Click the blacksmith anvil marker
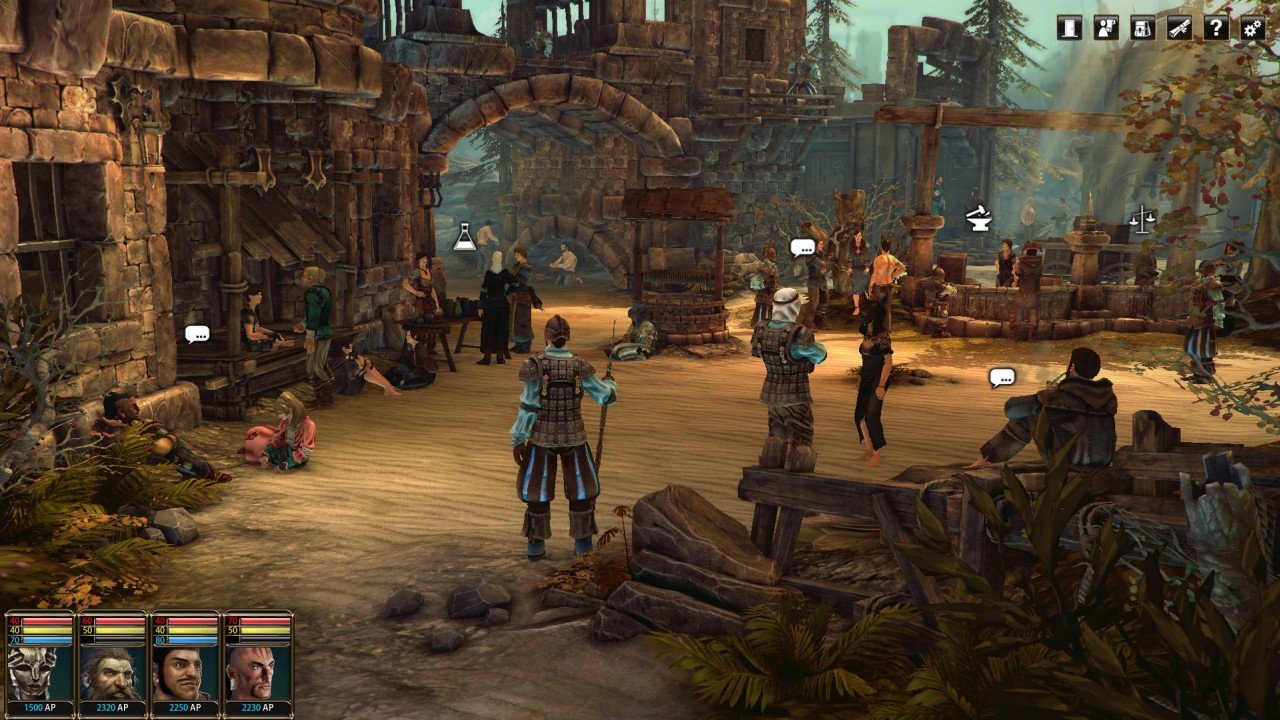The height and width of the screenshot is (720, 1280). coord(979,218)
